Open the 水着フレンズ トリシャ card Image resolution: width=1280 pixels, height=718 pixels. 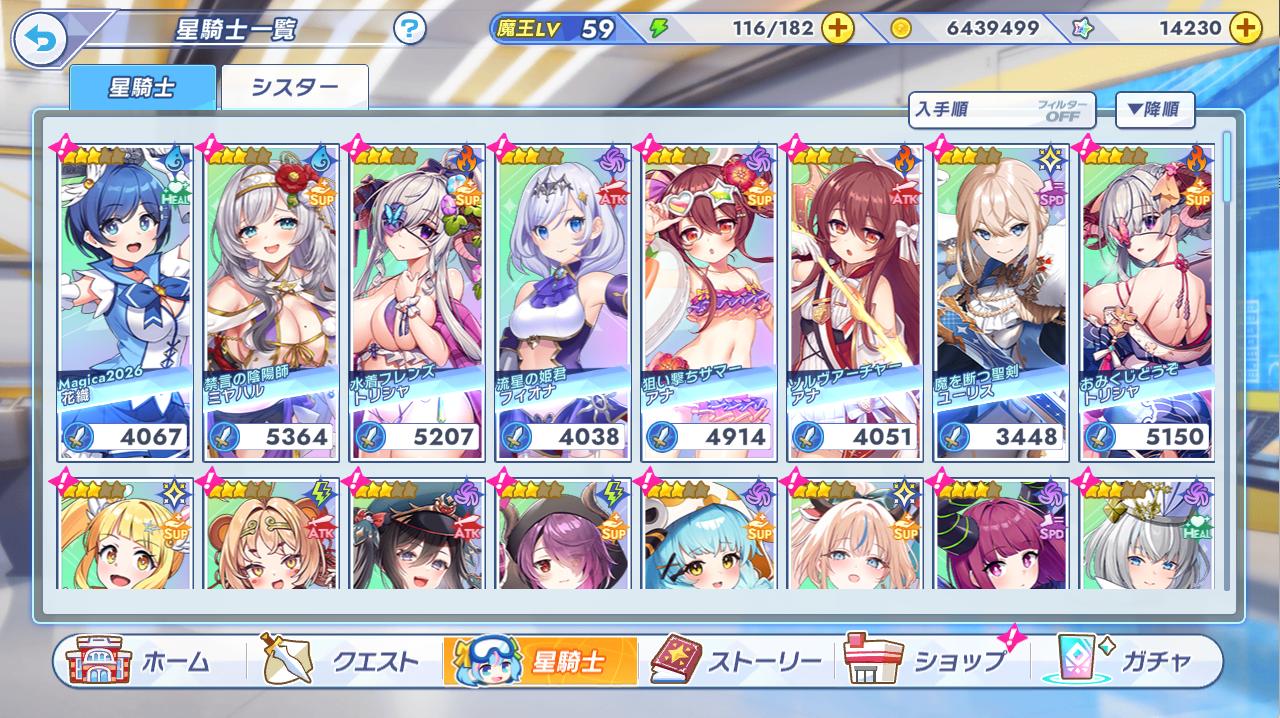[x=416, y=300]
